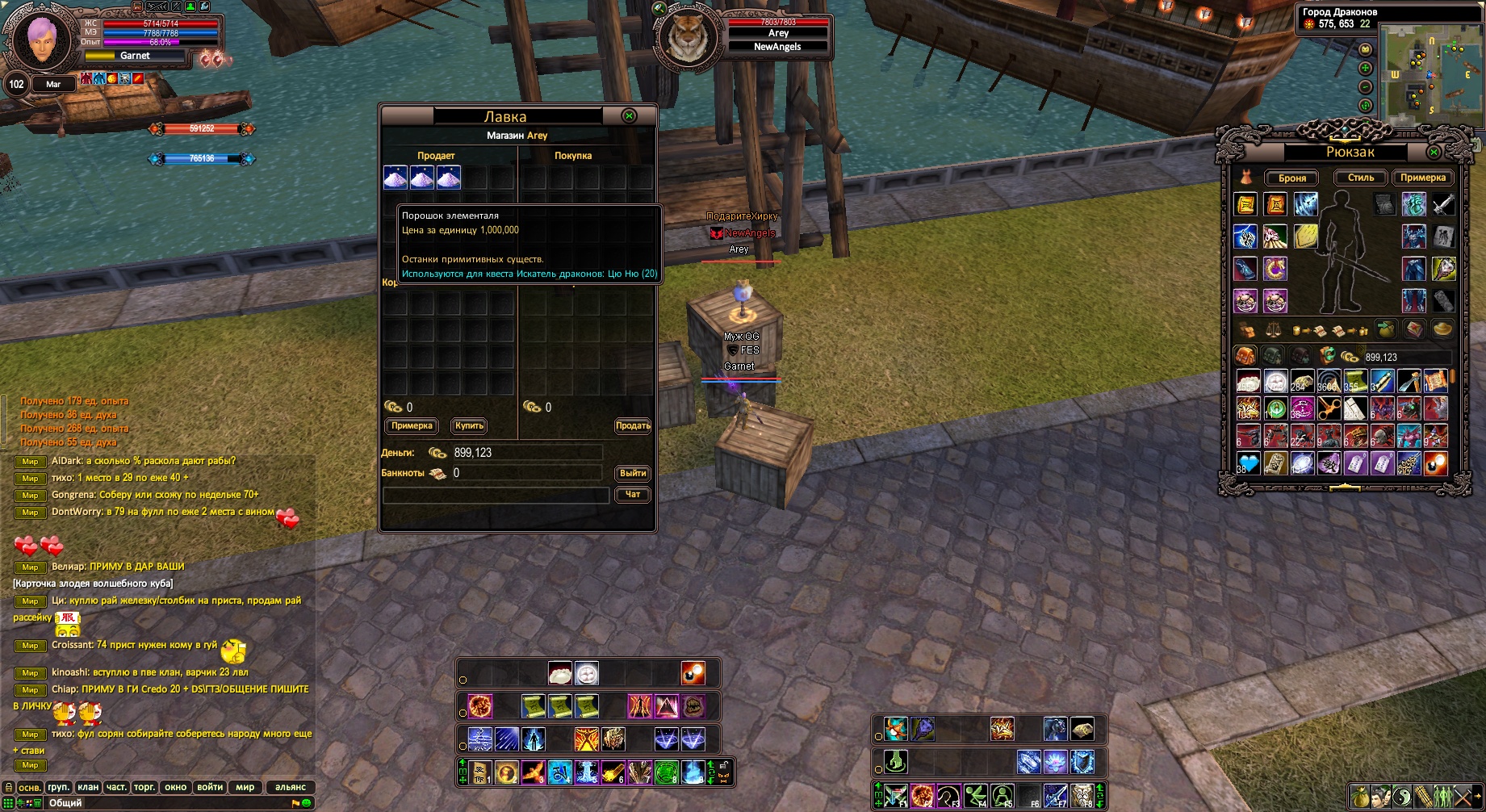Screen dimensions: 1486x812
Task: Switch to the Броня tab
Action: pyautogui.click(x=1291, y=178)
